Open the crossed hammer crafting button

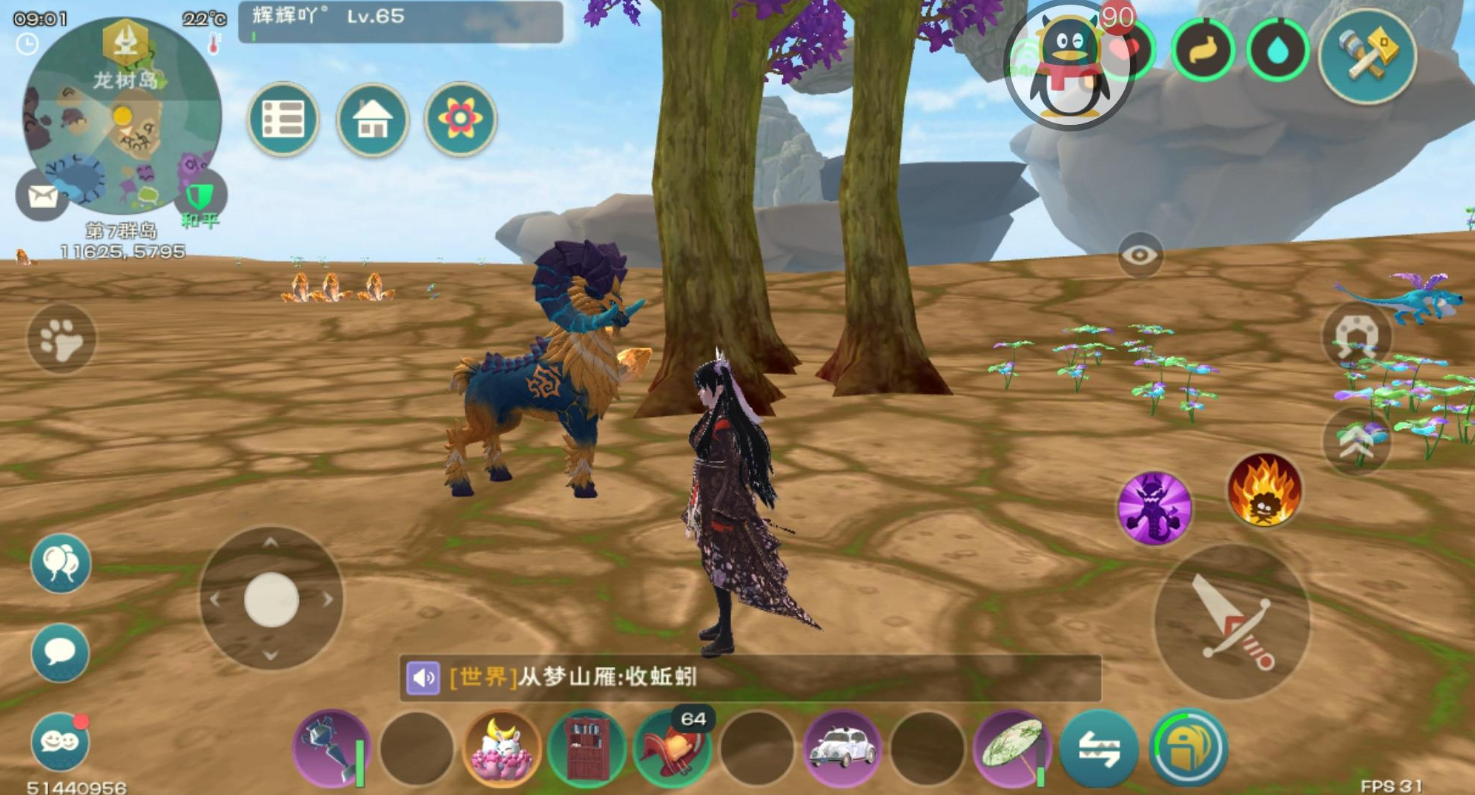1367,56
